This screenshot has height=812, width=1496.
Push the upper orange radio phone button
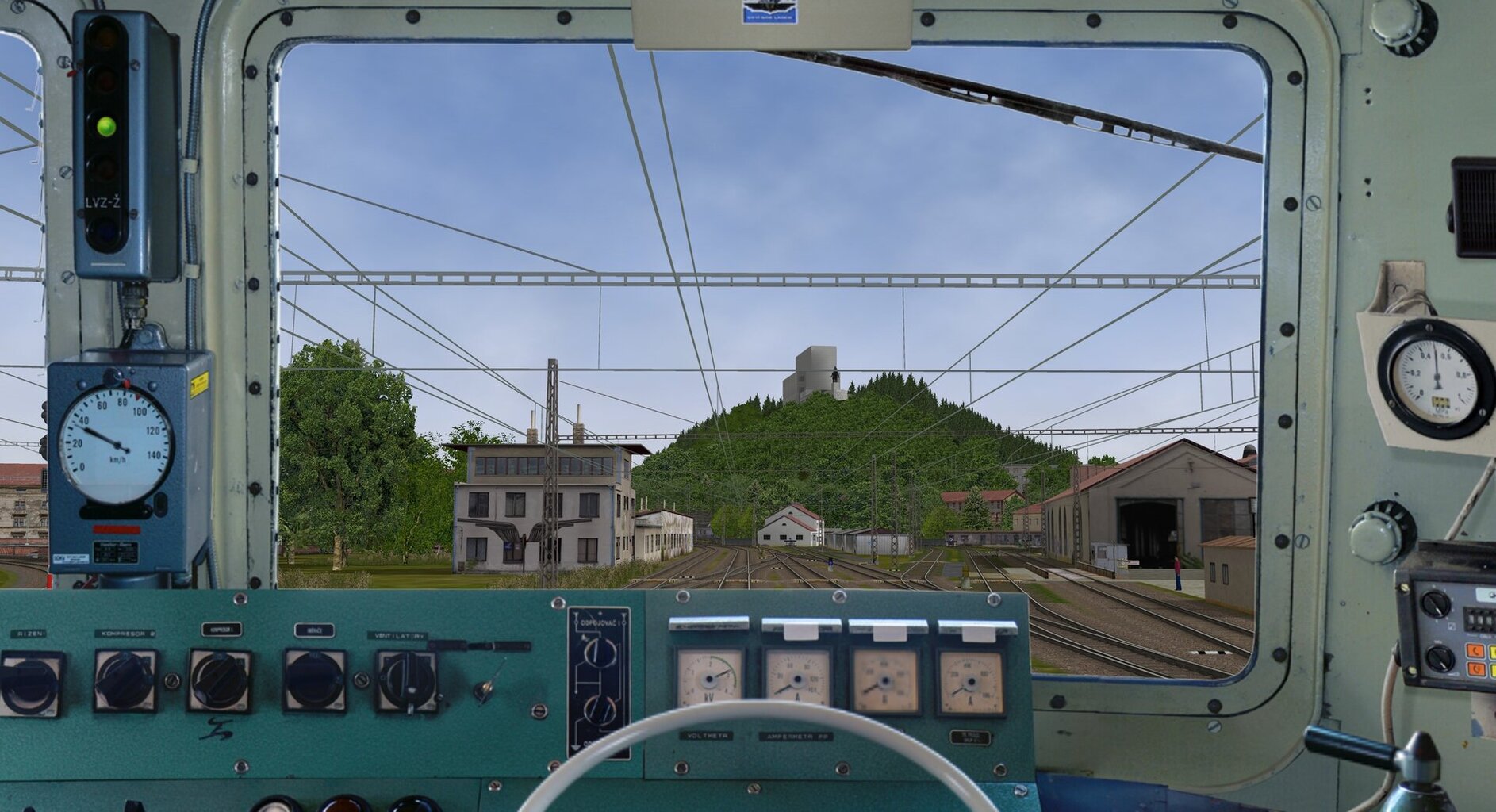click(1475, 652)
